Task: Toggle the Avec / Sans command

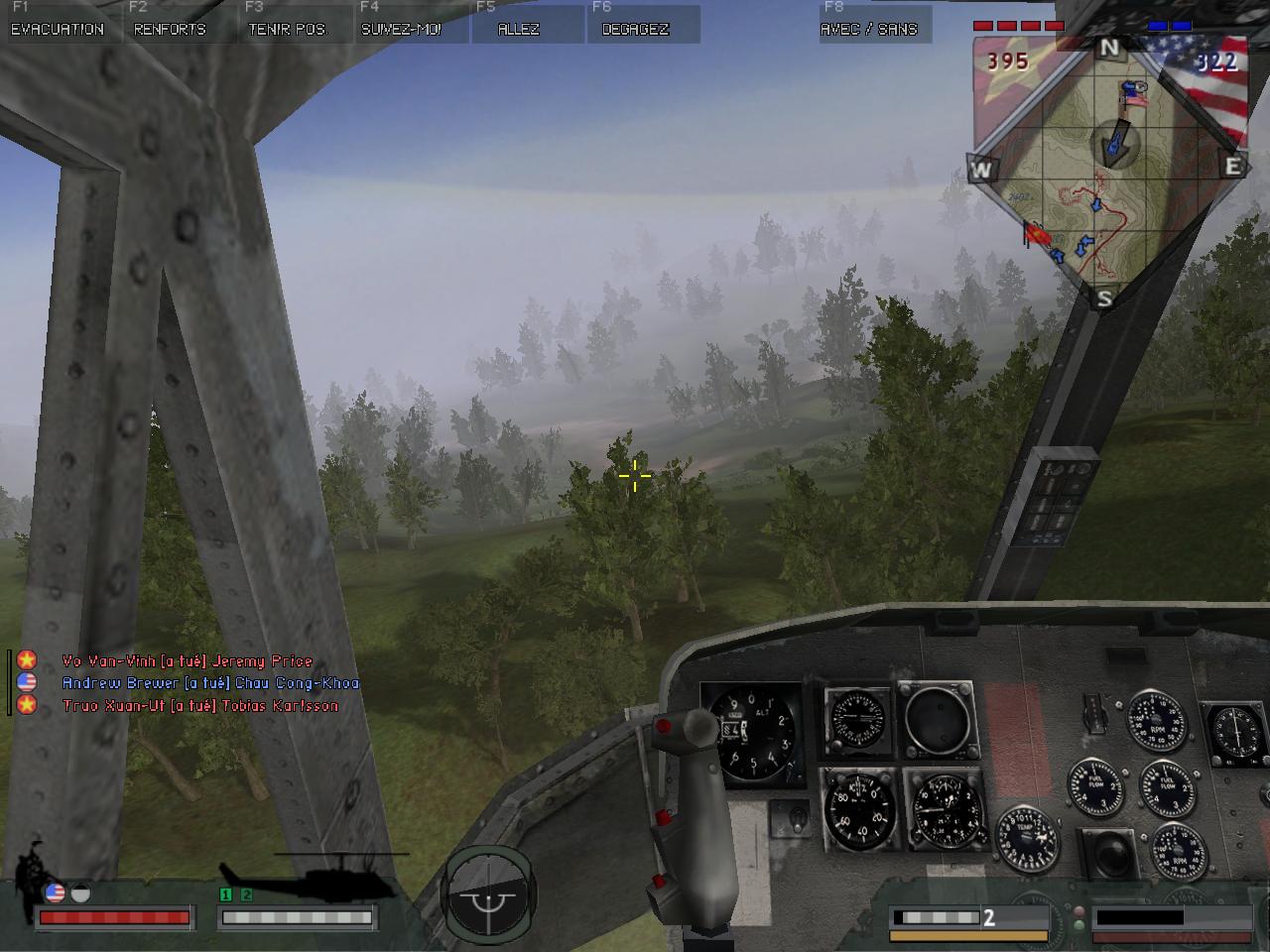Action: [869, 29]
